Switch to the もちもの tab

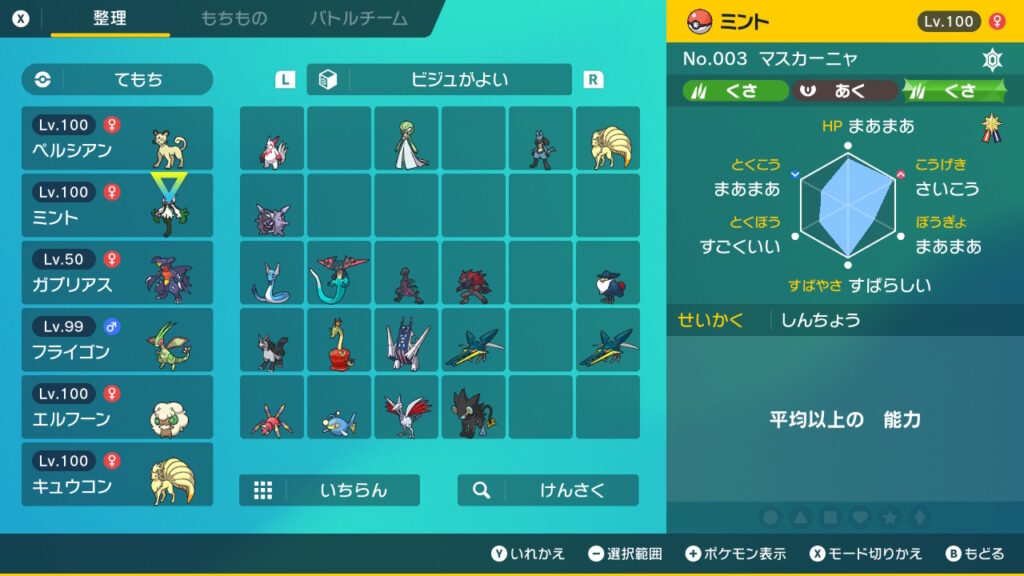coord(233,19)
